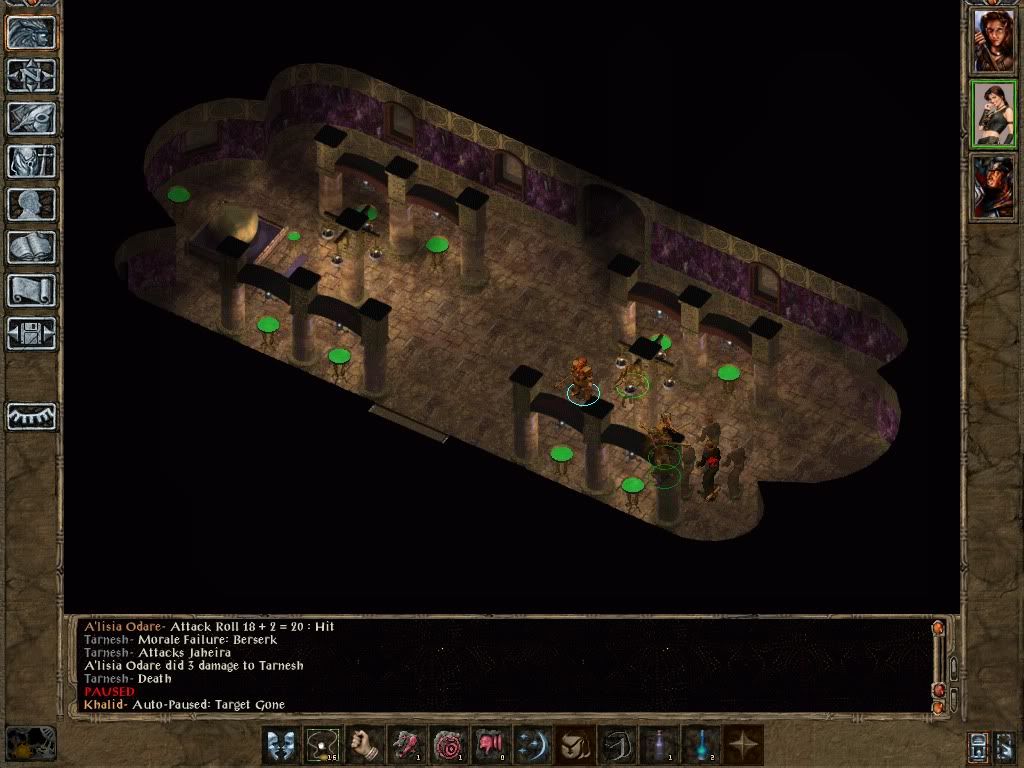Viewport: 1024px width, 768px height.
Task: Equip the sling weapon slot showing 16
Action: 323,746
